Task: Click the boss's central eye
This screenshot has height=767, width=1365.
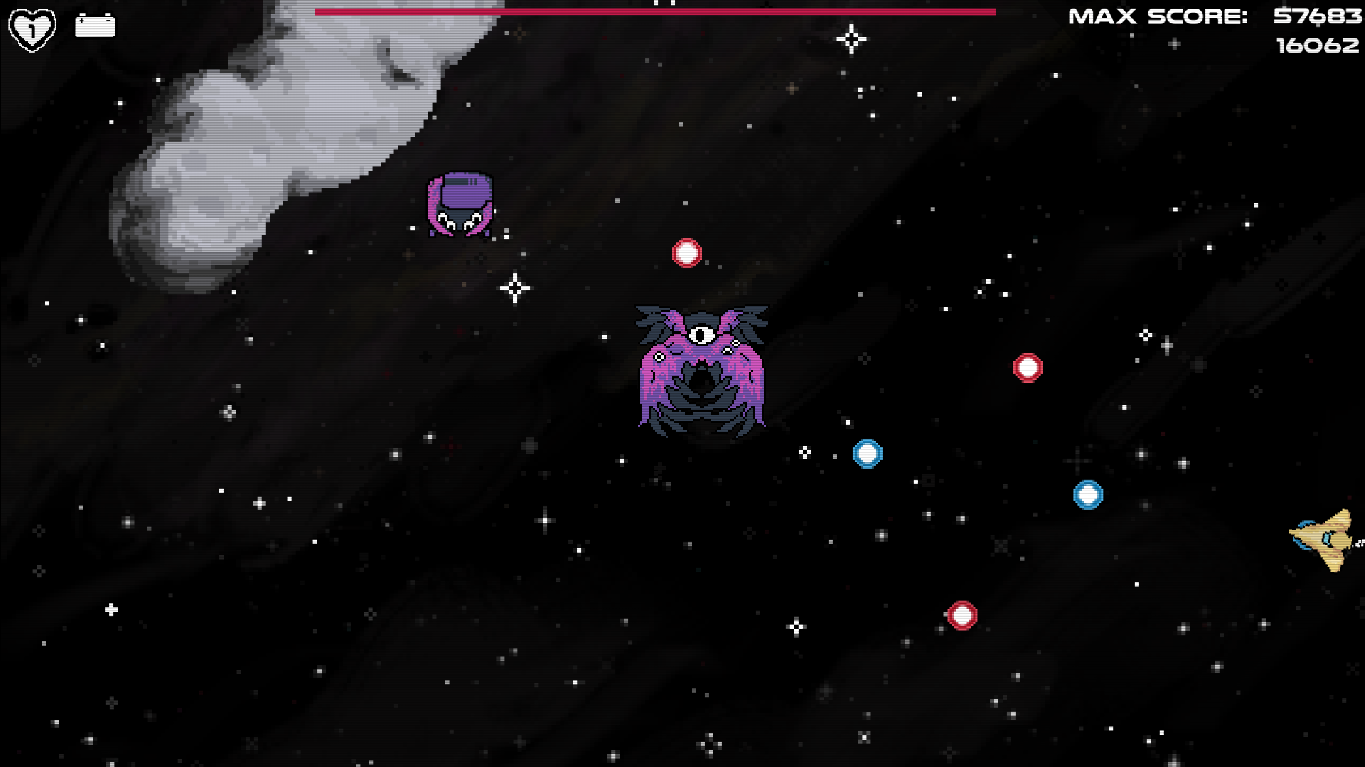Action: coord(703,333)
